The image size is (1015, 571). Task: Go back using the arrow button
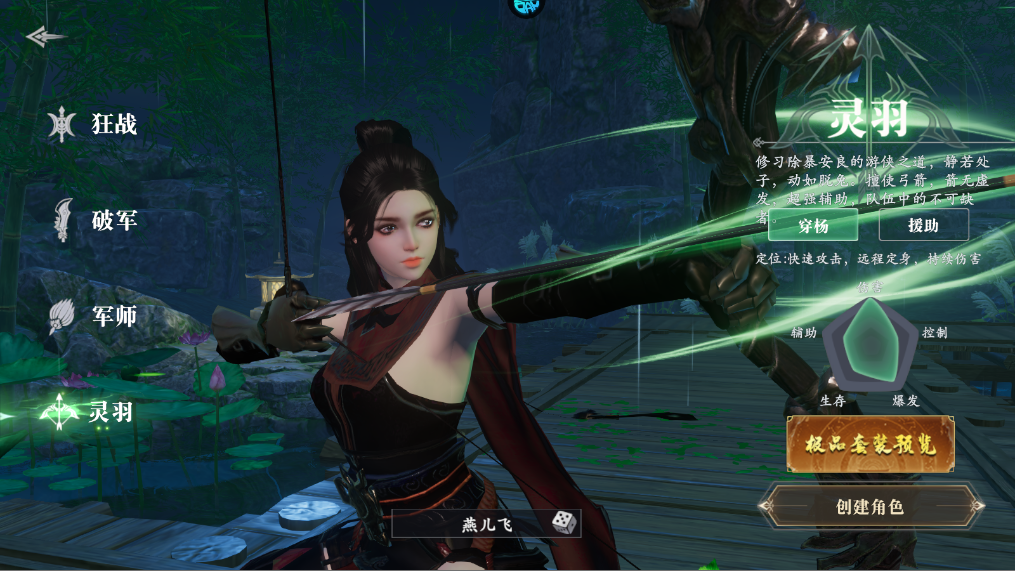(x=45, y=37)
